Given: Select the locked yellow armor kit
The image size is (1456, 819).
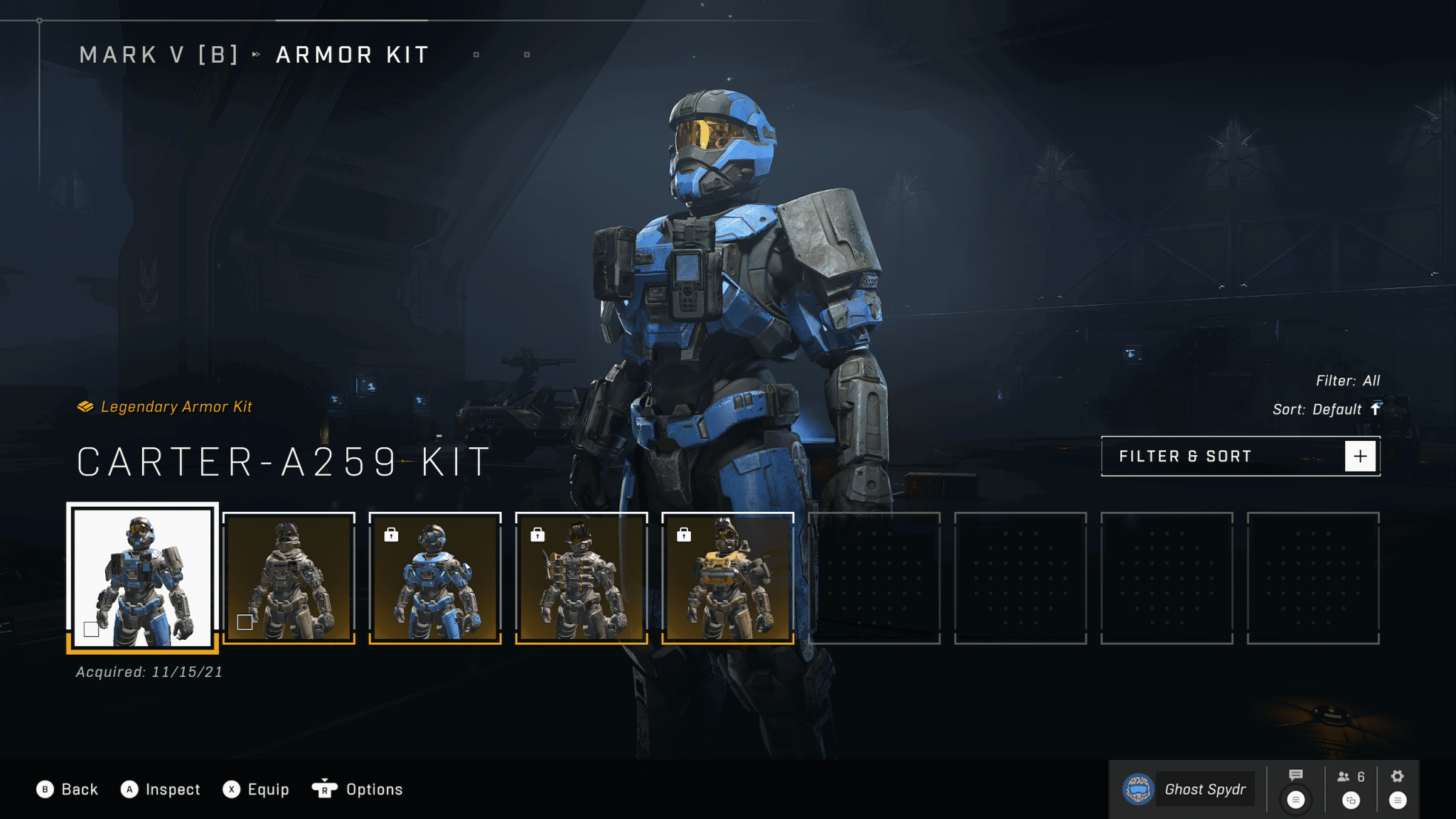Looking at the screenshot, I should pos(727,577).
